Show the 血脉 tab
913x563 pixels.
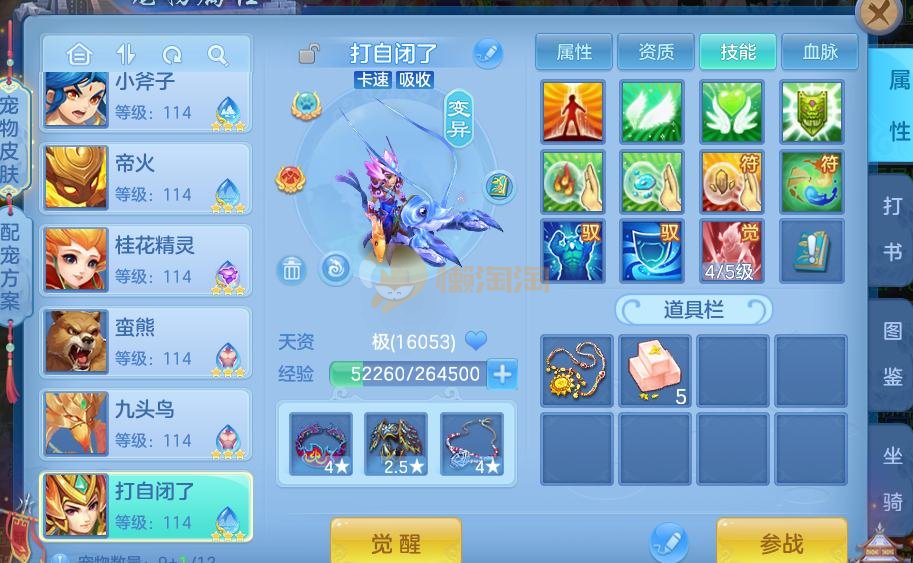coord(820,52)
